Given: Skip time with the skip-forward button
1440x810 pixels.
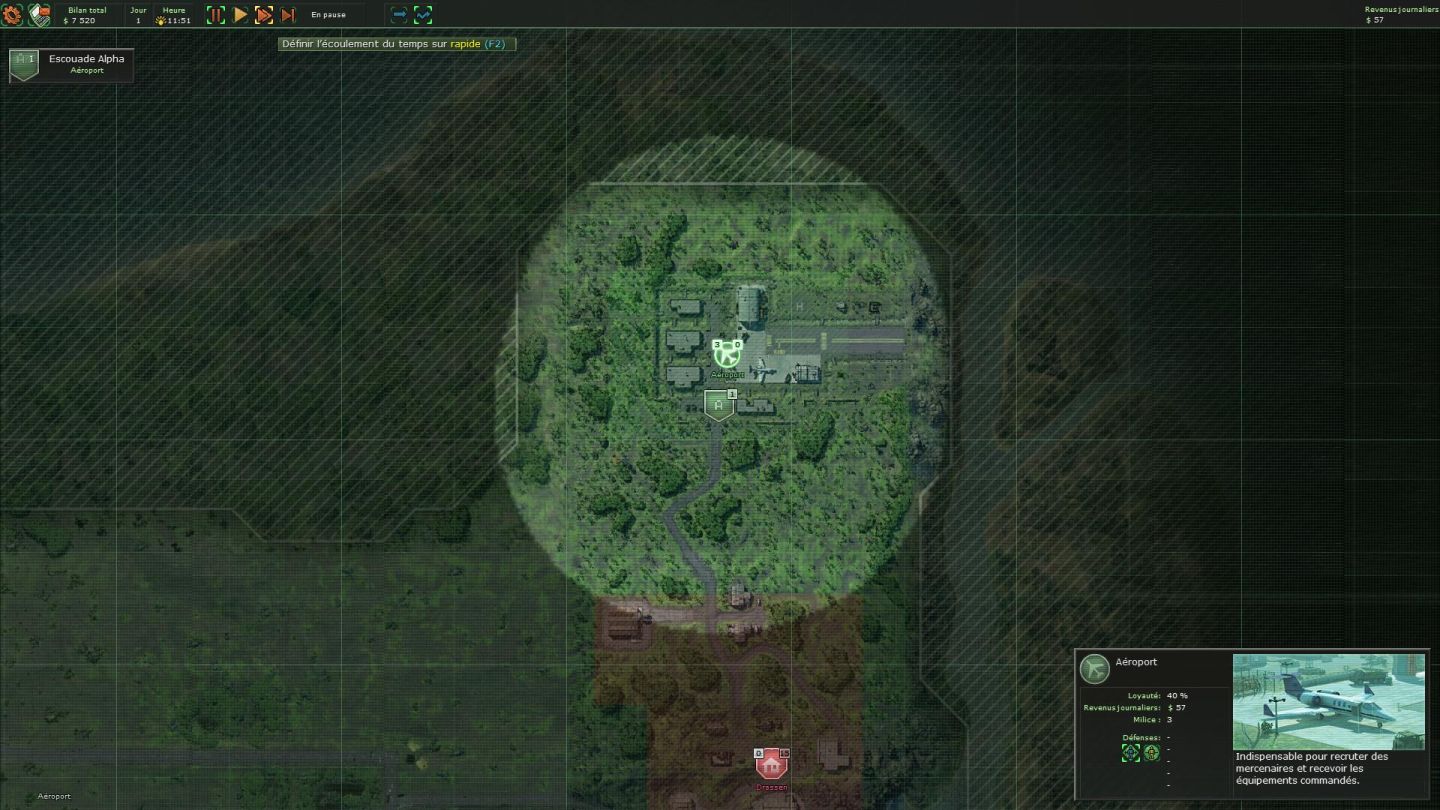Looking at the screenshot, I should 288,15.
